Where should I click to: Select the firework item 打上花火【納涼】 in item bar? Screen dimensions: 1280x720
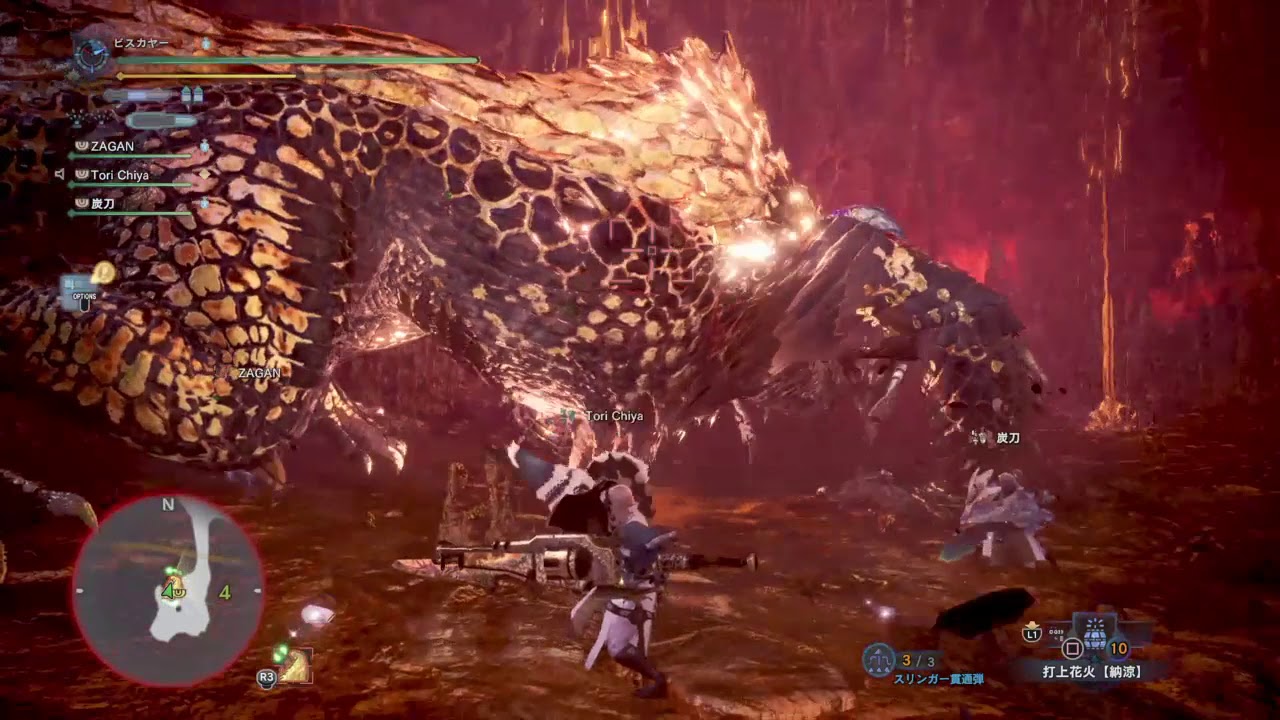(1090, 672)
